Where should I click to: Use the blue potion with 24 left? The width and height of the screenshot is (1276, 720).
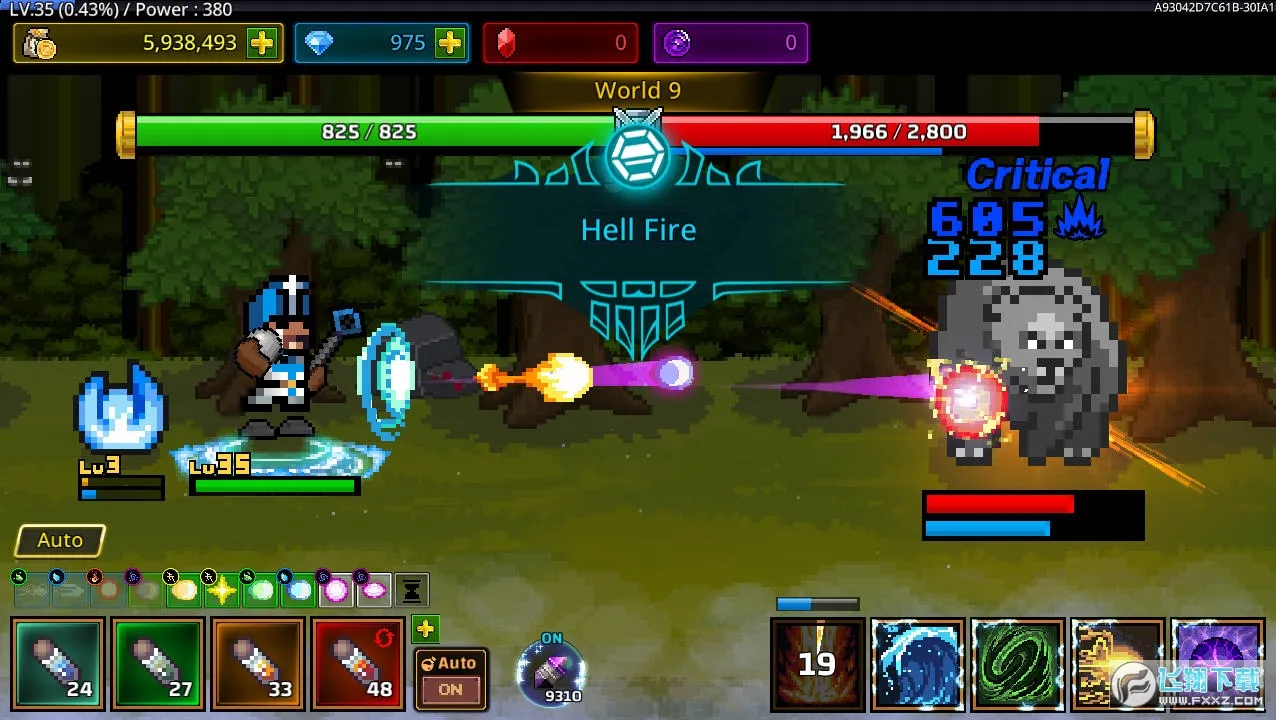59,663
